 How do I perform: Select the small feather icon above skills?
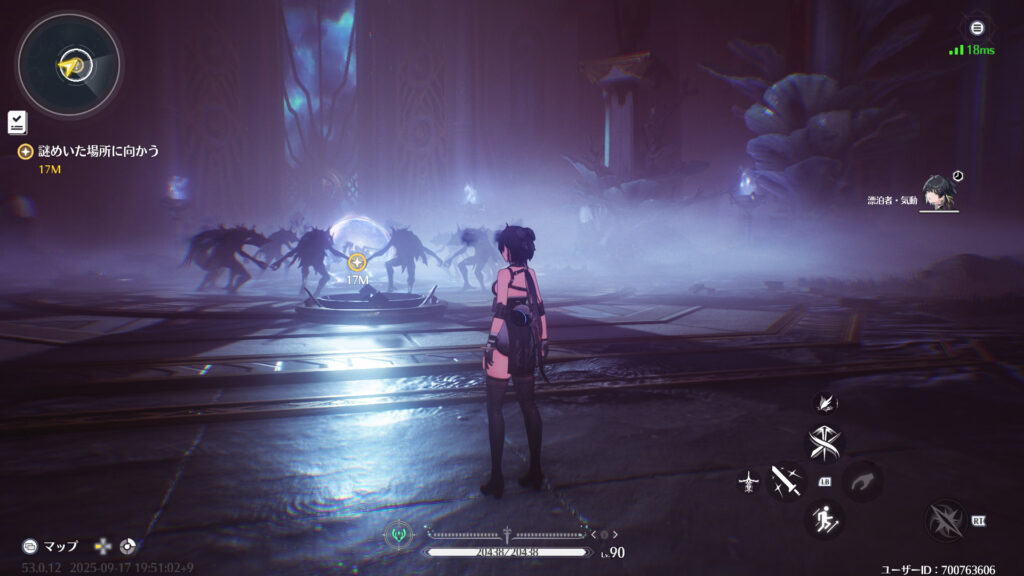point(825,403)
